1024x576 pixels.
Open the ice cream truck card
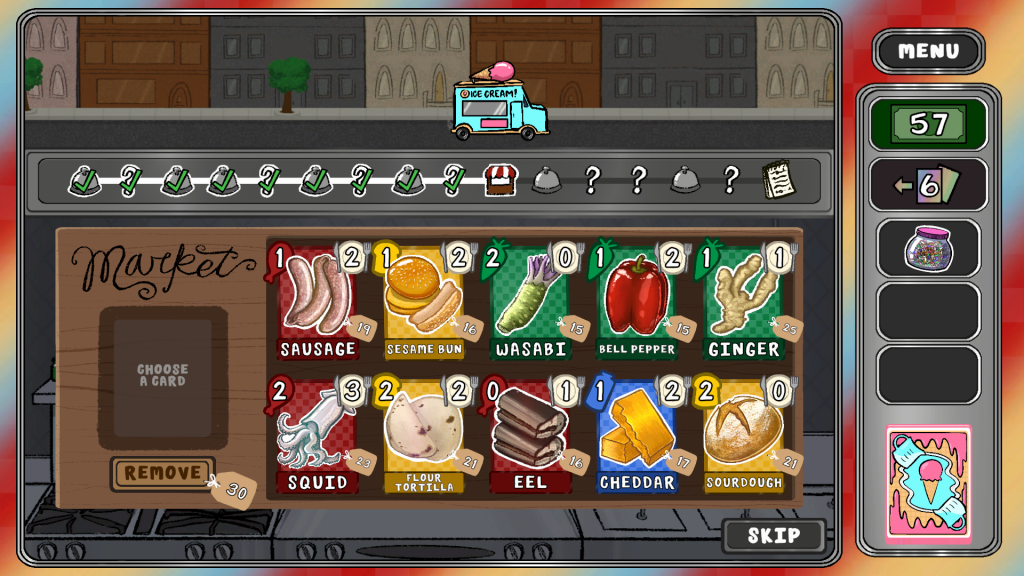tap(928, 484)
